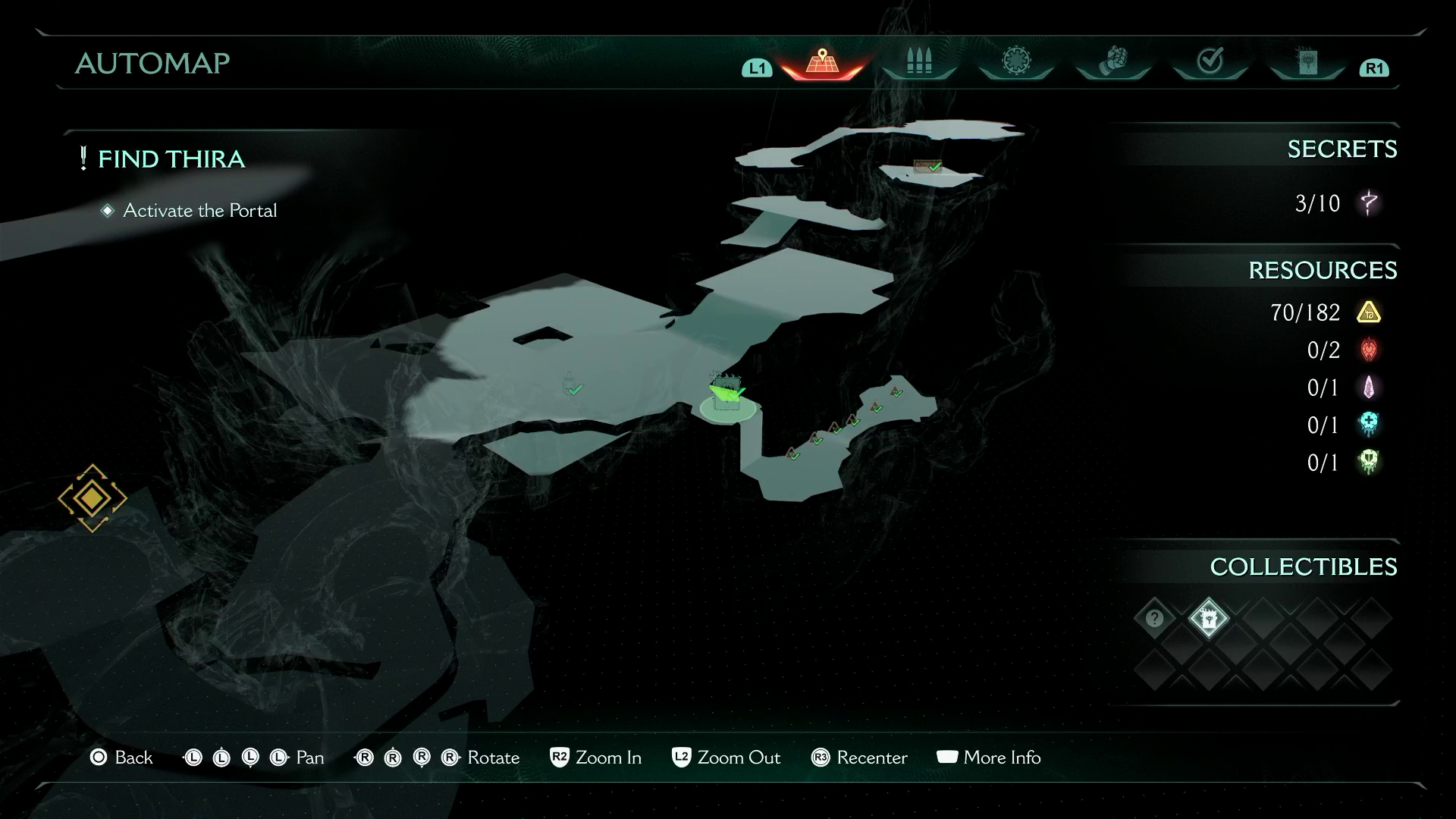Image resolution: width=1456 pixels, height=819 pixels.
Task: Click the Back button
Action: point(121,758)
